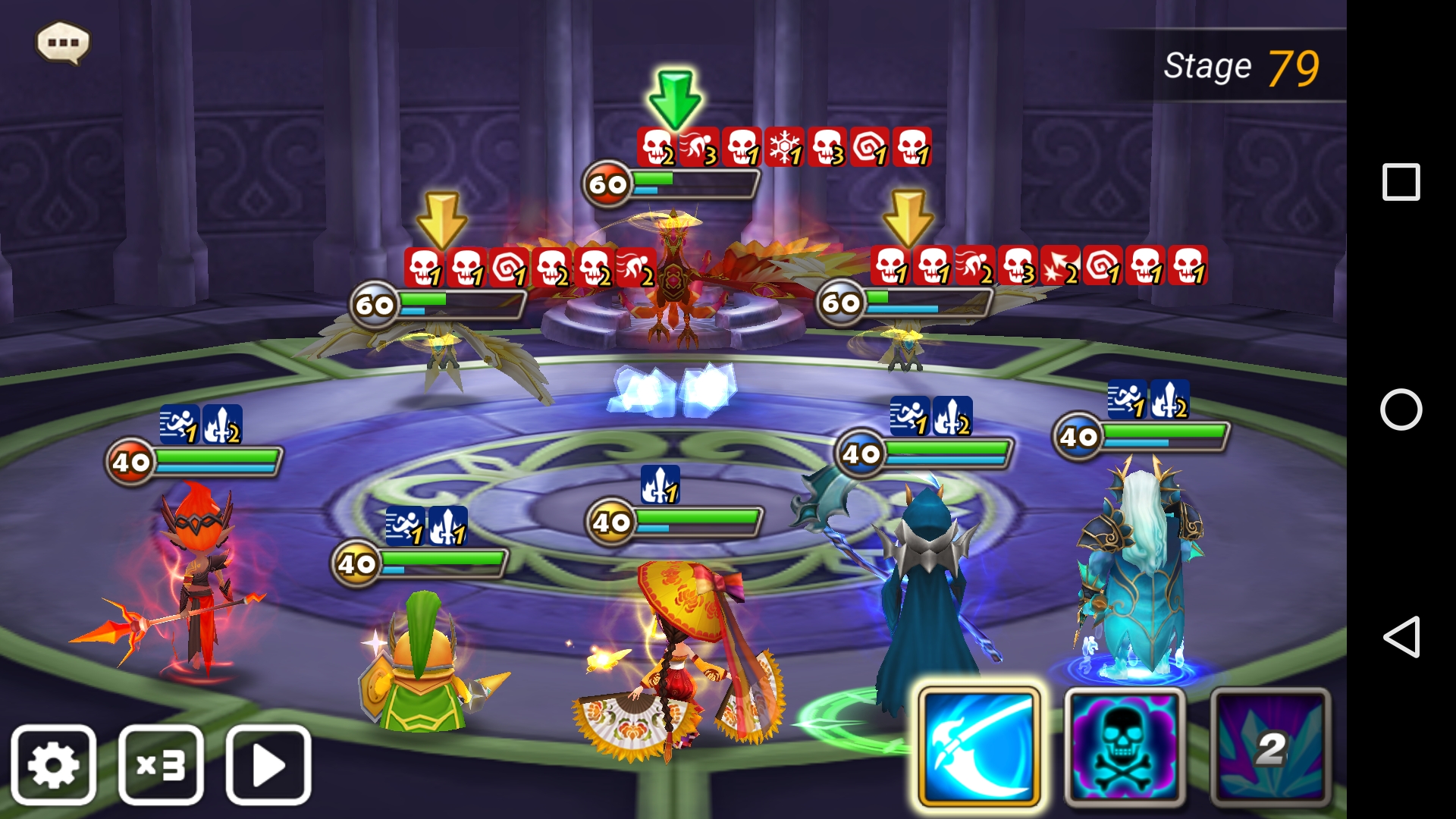
Task: Tap the Android back triangle button
Action: 1401,636
